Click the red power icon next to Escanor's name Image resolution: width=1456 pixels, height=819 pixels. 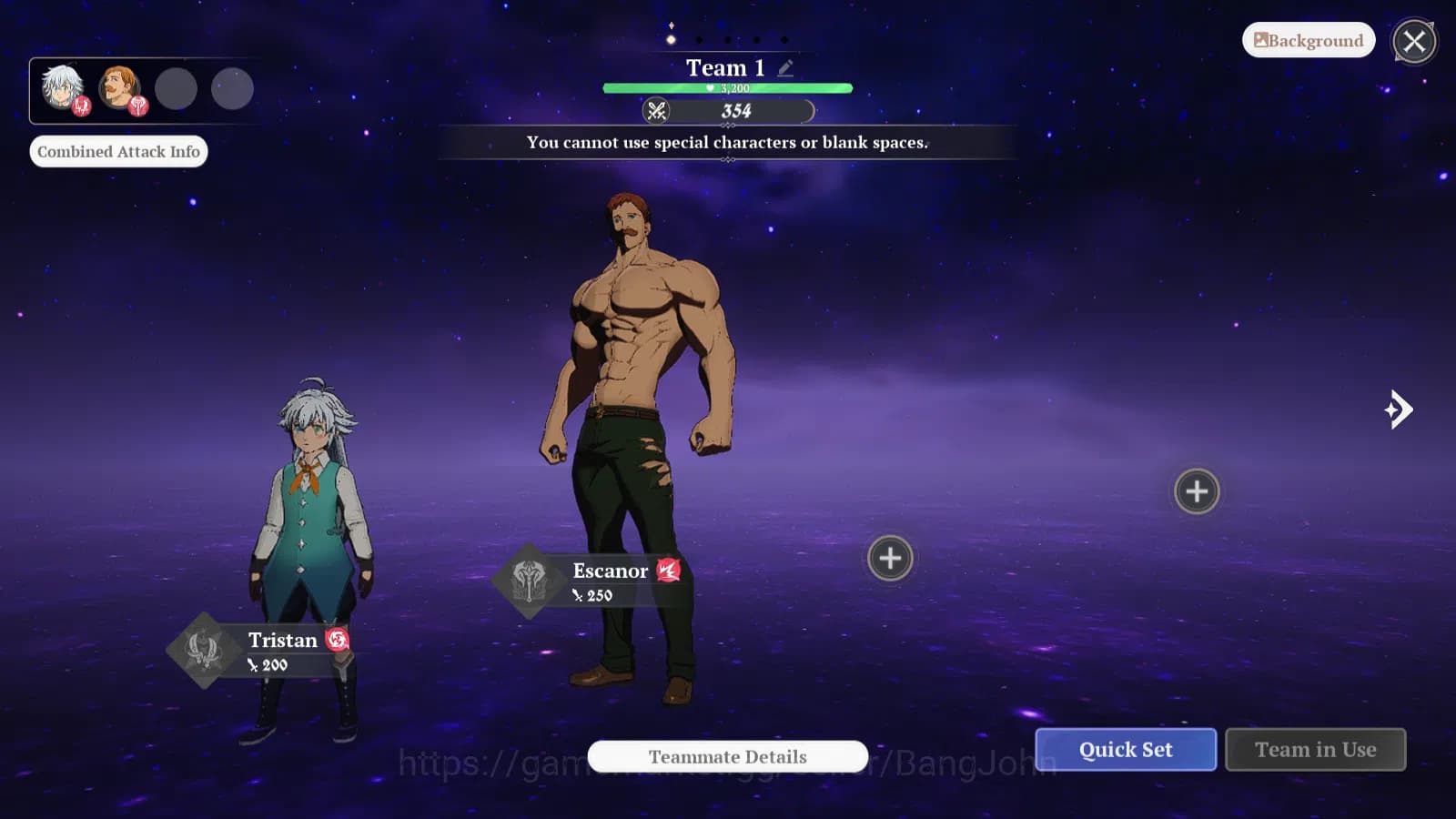pyautogui.click(x=669, y=571)
